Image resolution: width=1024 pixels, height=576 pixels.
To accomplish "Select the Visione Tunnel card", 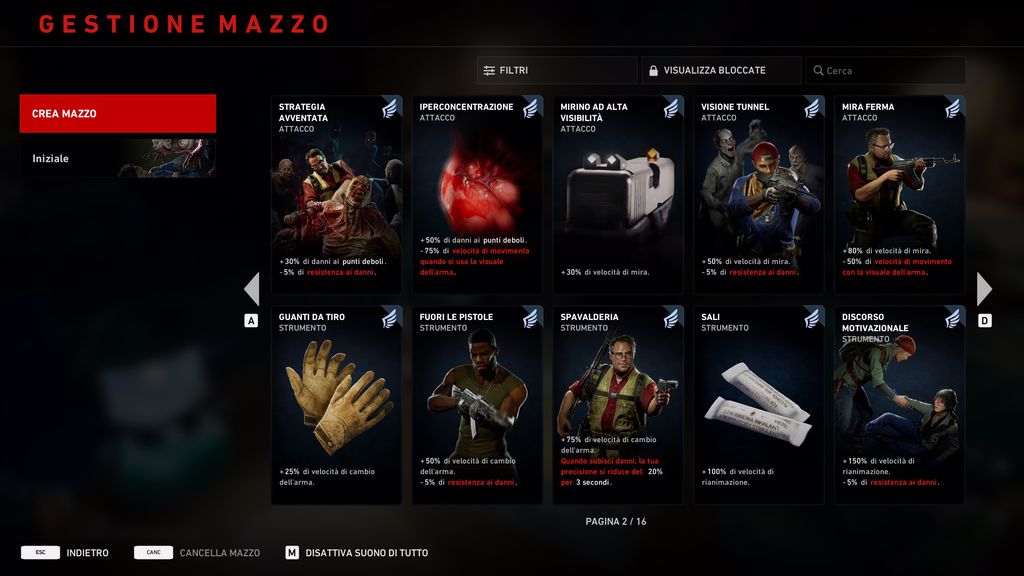I will point(759,194).
